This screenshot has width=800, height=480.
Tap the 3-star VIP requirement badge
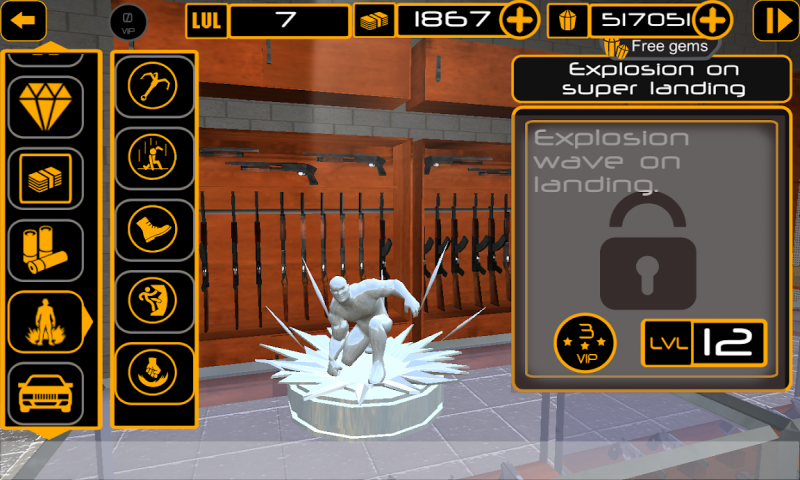585,342
